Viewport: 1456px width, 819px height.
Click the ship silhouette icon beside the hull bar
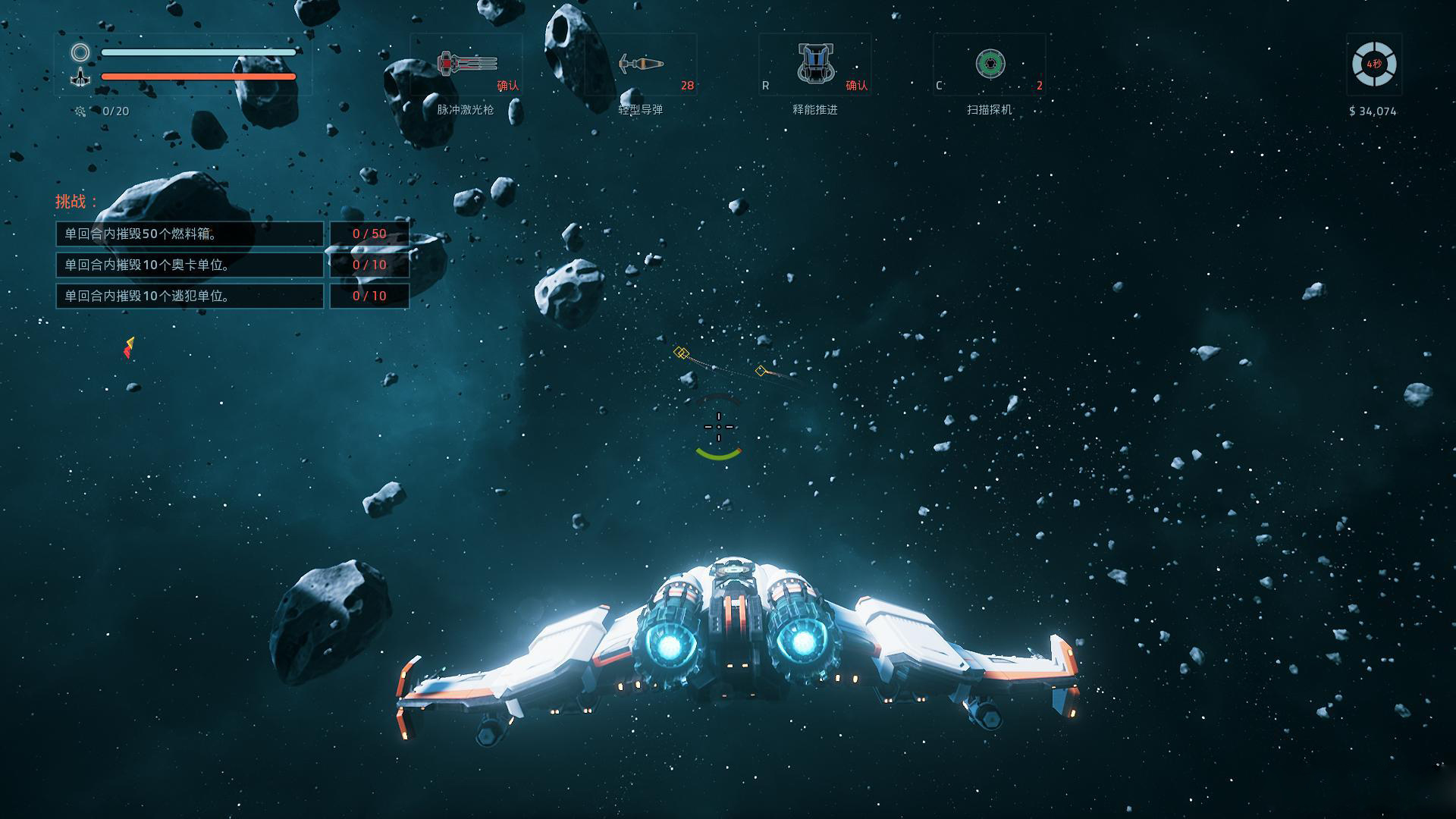[81, 76]
